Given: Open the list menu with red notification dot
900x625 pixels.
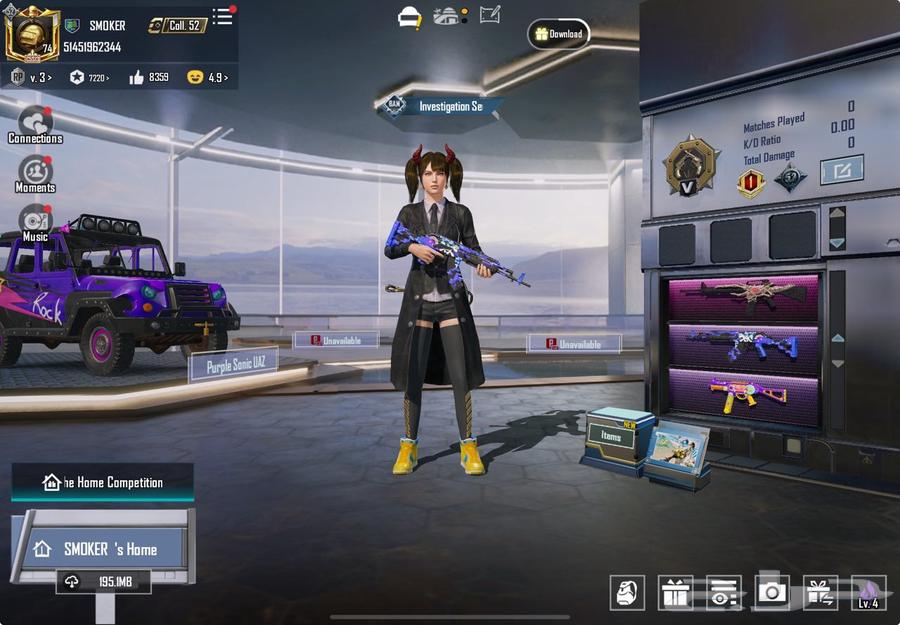Looking at the screenshot, I should (222, 17).
